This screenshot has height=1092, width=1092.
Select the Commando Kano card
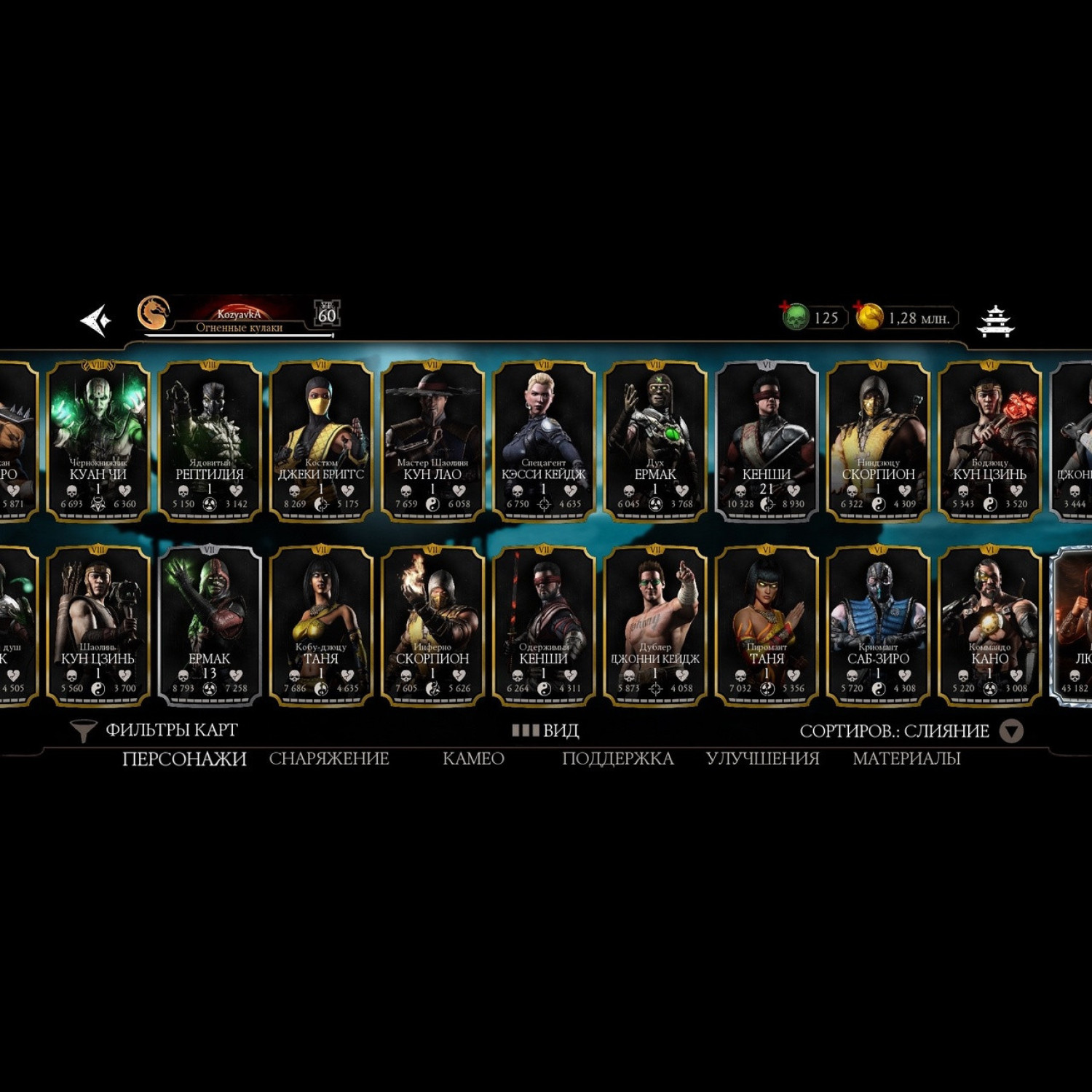pyautogui.click(x=989, y=625)
